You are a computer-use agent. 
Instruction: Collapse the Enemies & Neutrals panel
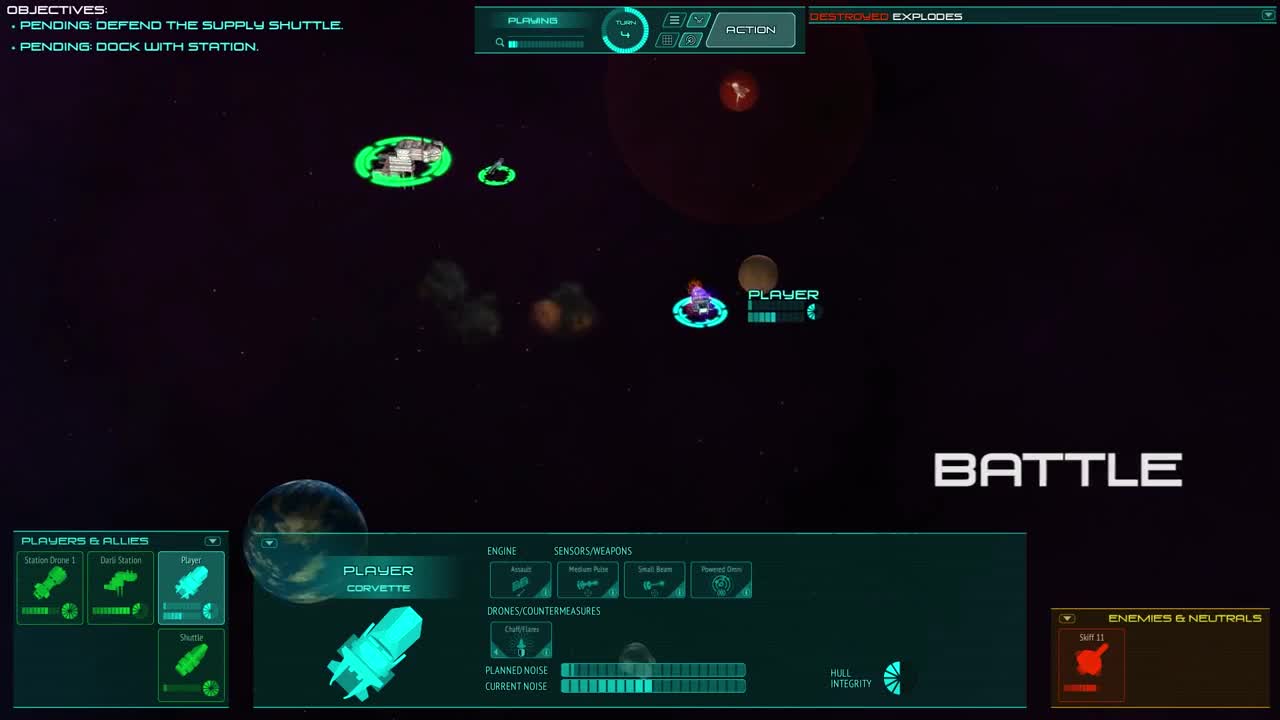(x=1066, y=617)
